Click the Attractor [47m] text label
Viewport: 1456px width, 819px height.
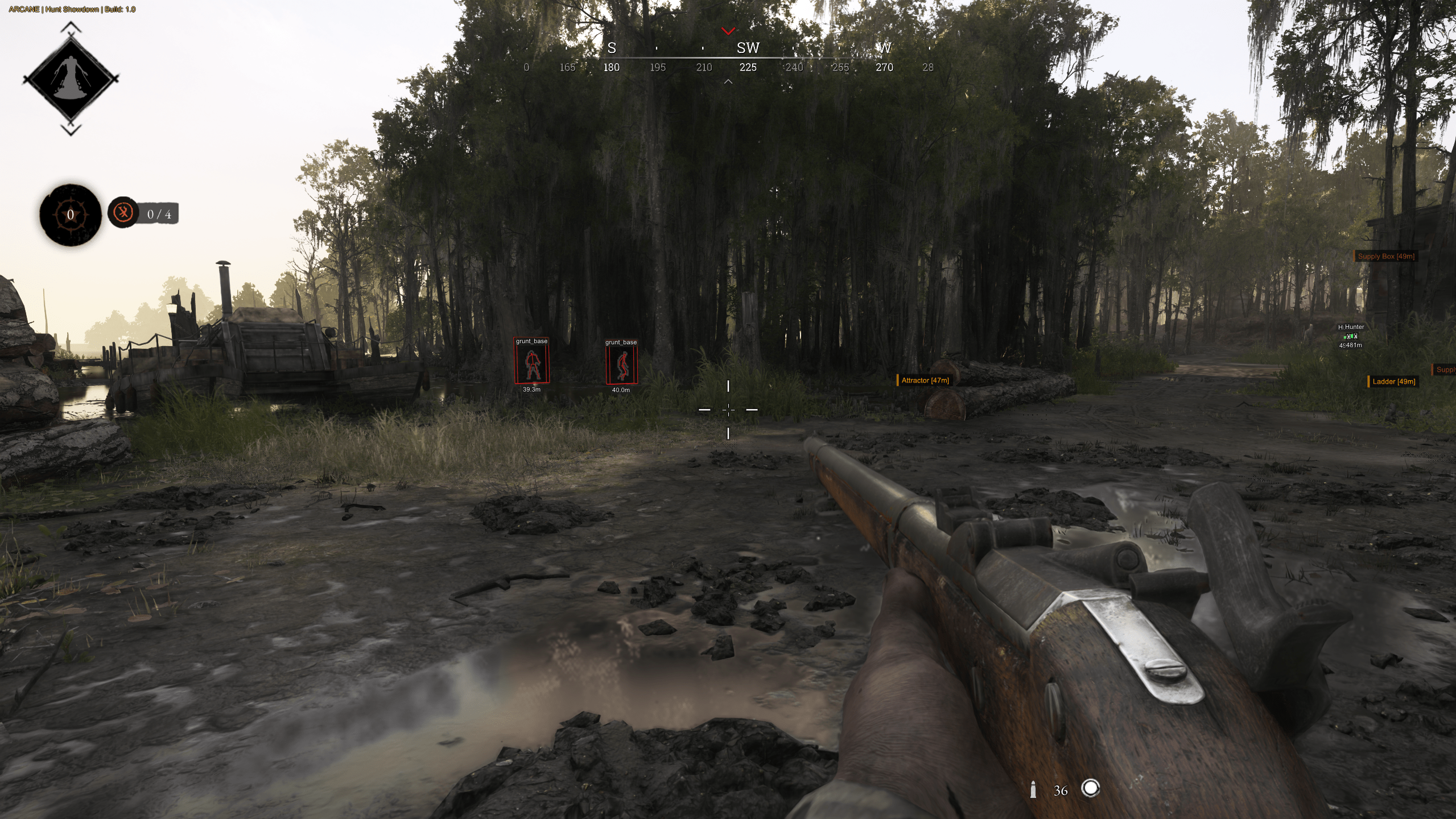coord(926,381)
